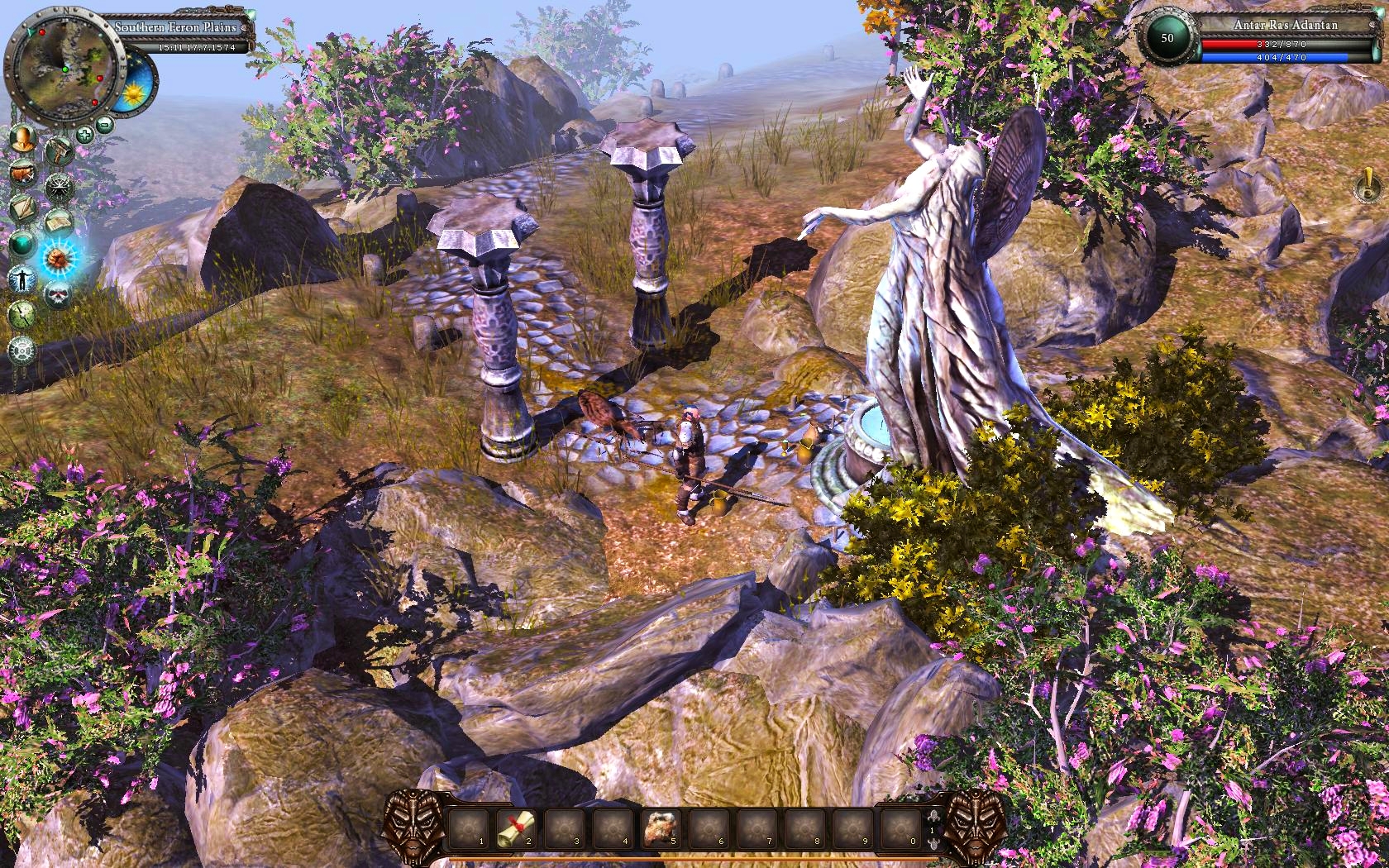Zoom out the minimap with the minus button

tap(105, 126)
